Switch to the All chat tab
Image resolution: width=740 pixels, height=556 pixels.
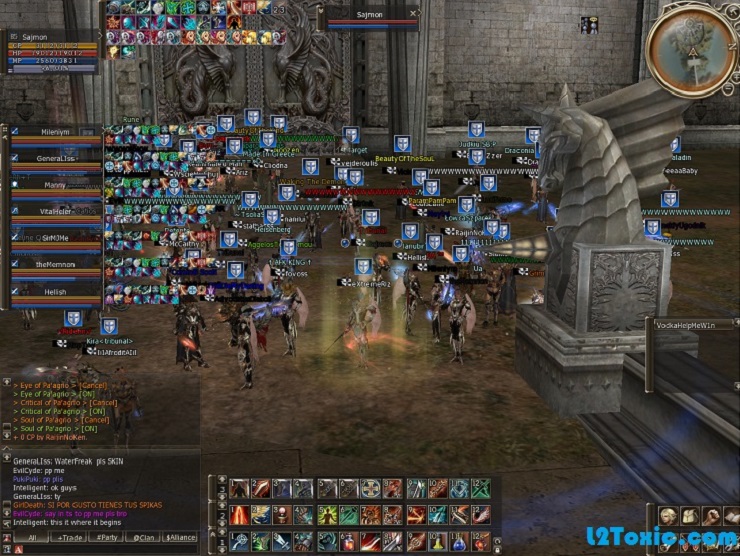(x=32, y=537)
